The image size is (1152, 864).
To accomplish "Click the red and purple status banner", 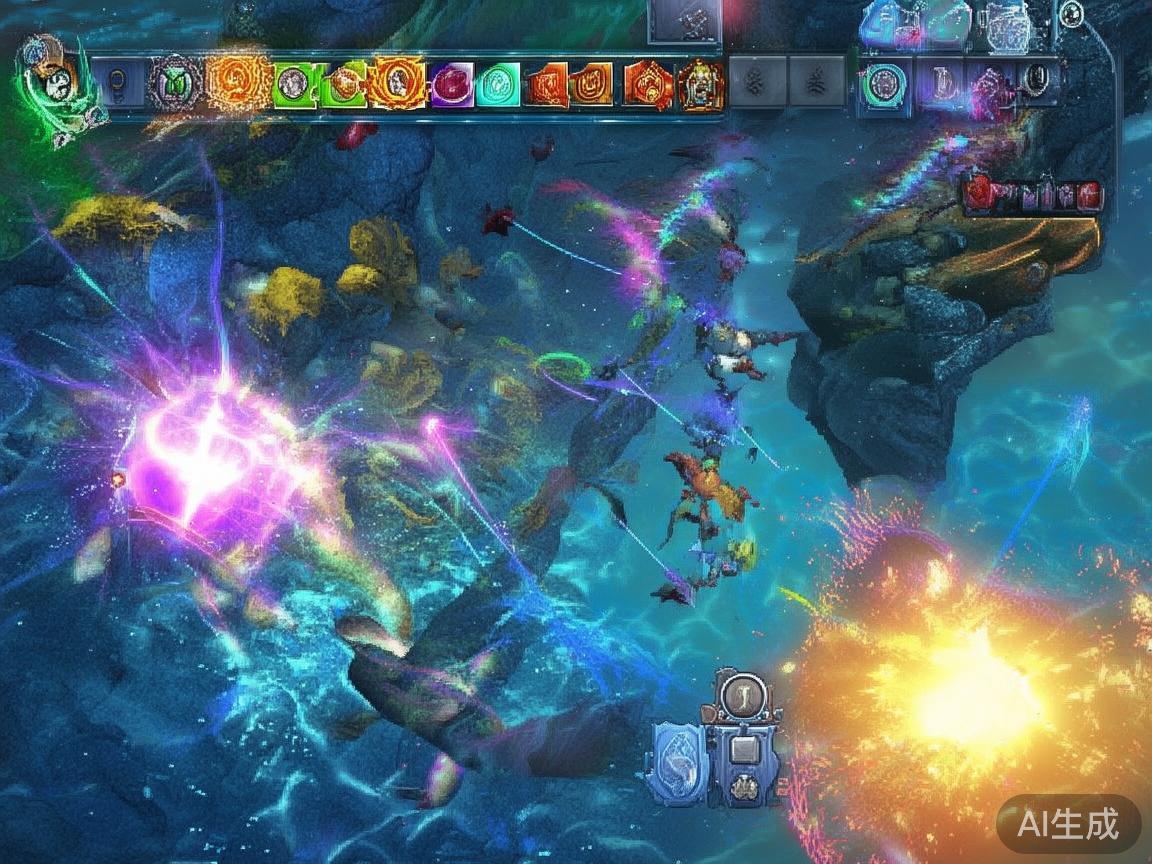I will pos(1034,194).
